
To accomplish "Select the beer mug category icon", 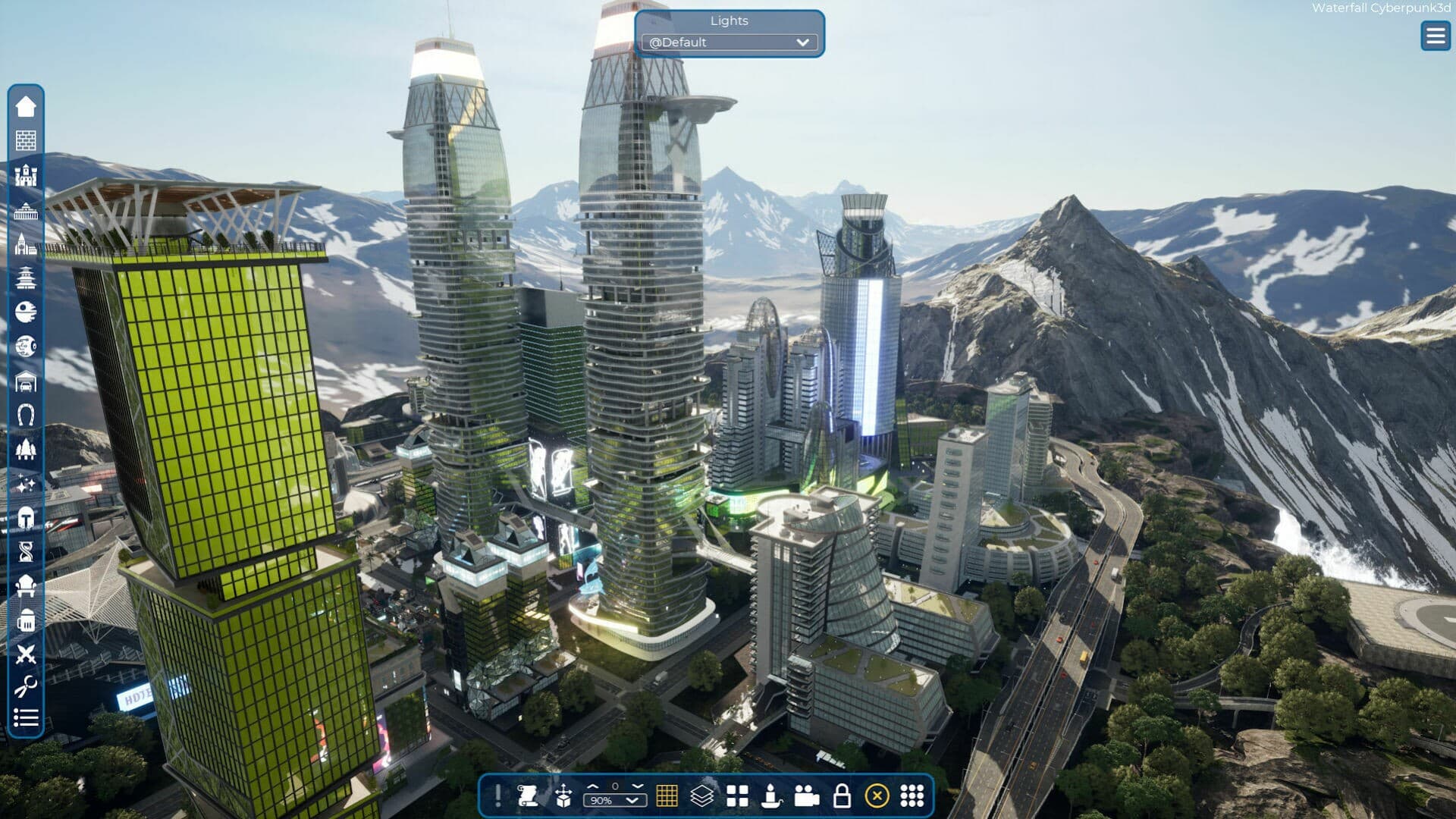I will coord(26,621).
